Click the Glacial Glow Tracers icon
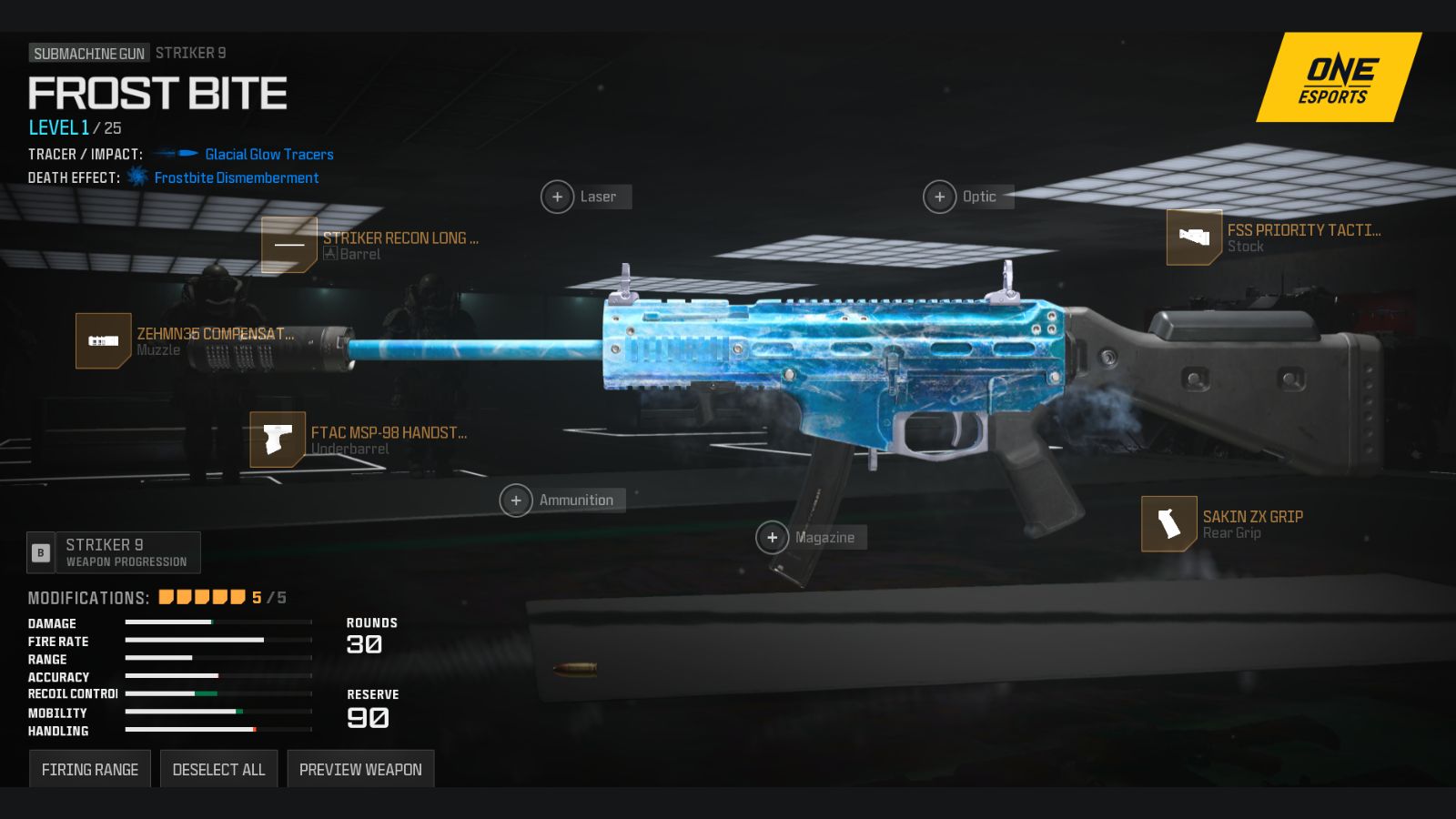This screenshot has height=819, width=1456. coord(176,154)
